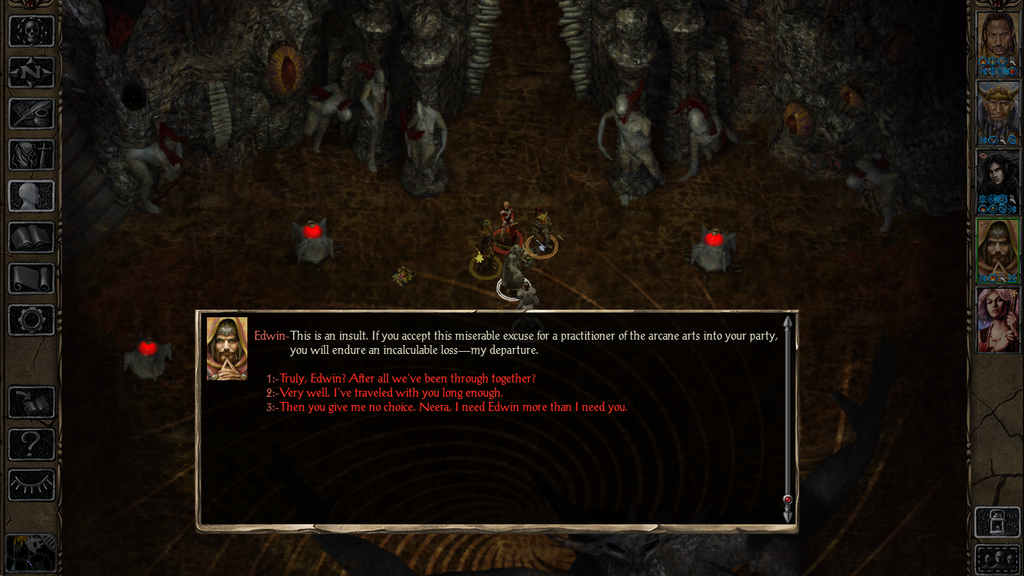Select the horned helmet party portrait
The width and height of the screenshot is (1024, 576).
coord(997,112)
